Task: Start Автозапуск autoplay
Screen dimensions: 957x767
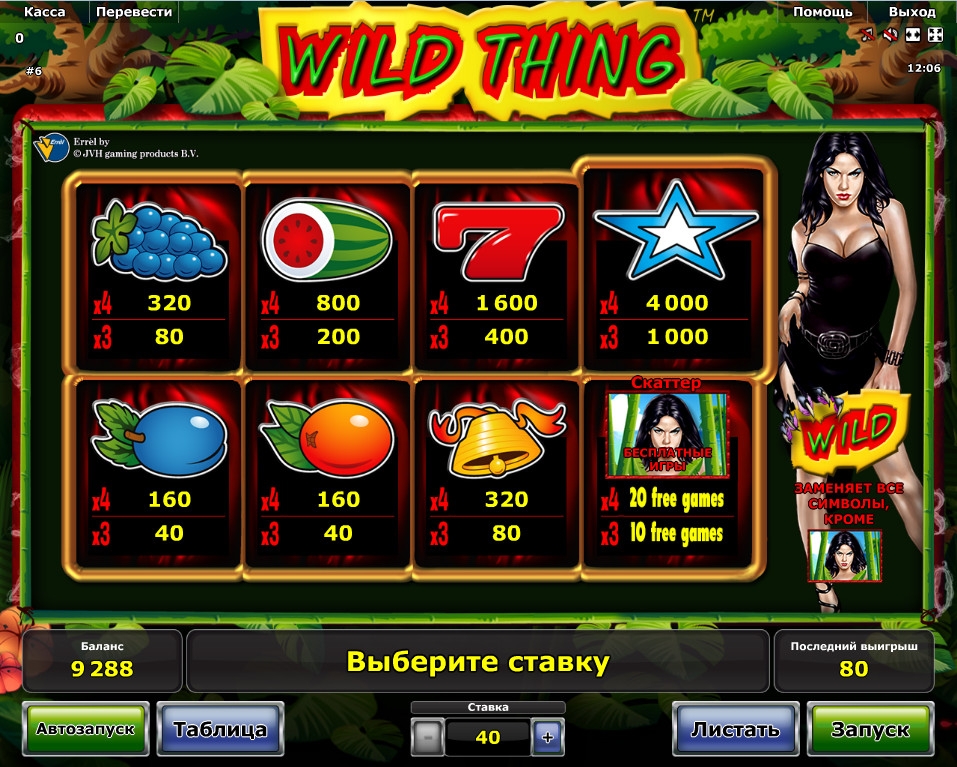Action: (x=85, y=729)
